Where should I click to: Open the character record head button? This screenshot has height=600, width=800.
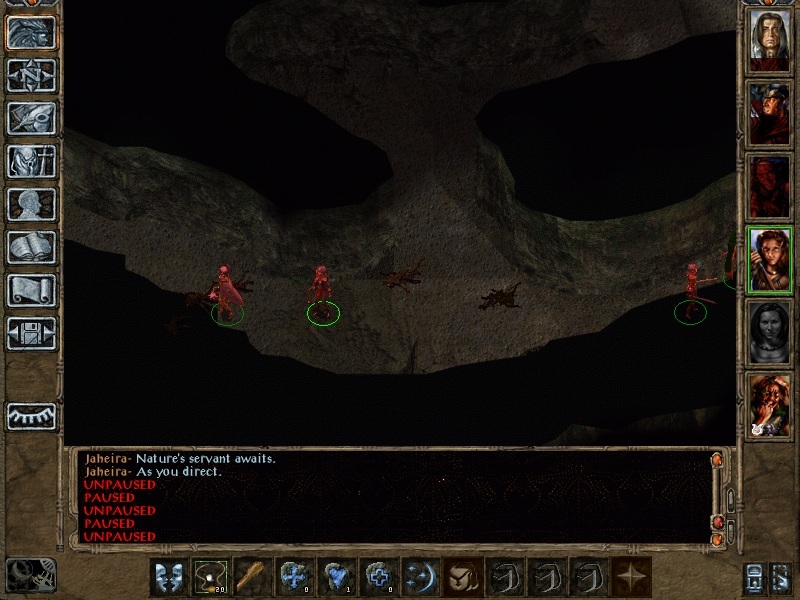[31, 204]
